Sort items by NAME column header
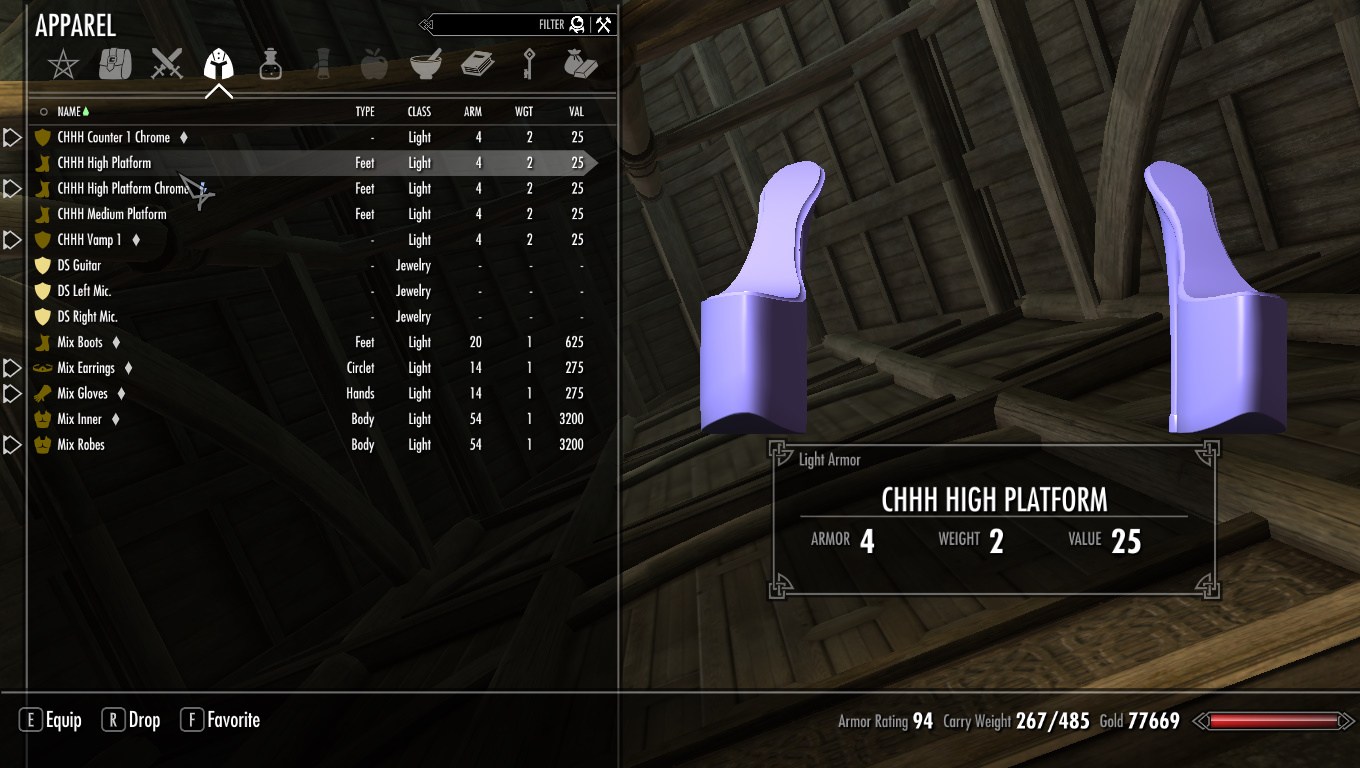This screenshot has width=1360, height=768. click(69, 112)
